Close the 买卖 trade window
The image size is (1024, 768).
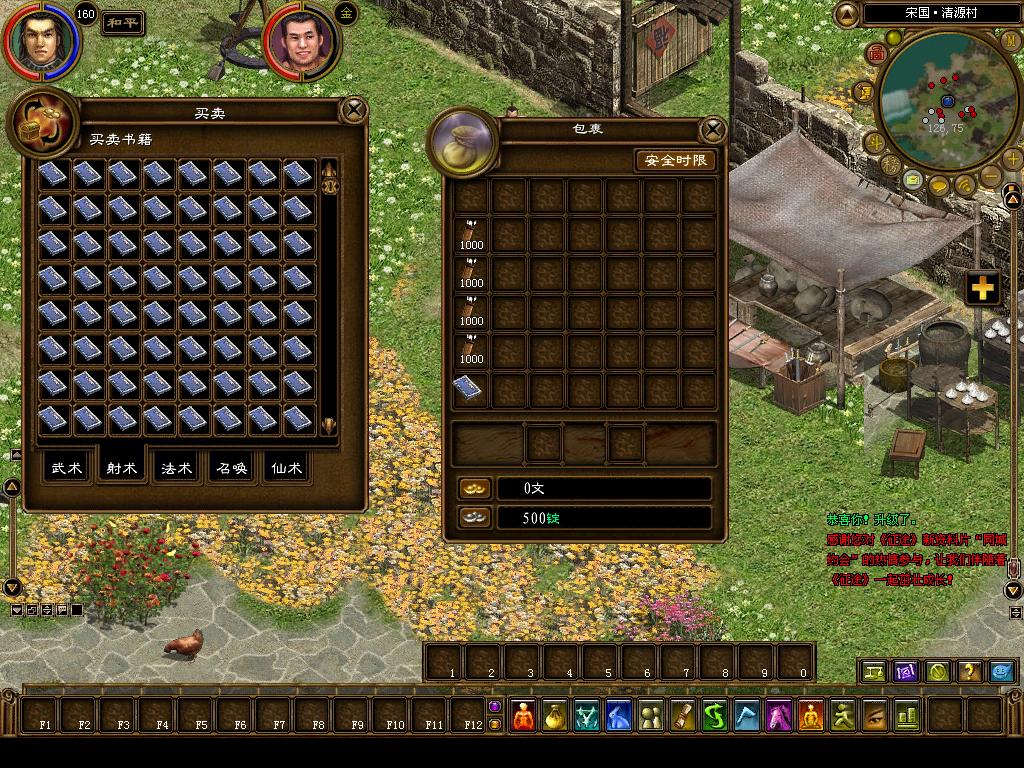click(354, 109)
